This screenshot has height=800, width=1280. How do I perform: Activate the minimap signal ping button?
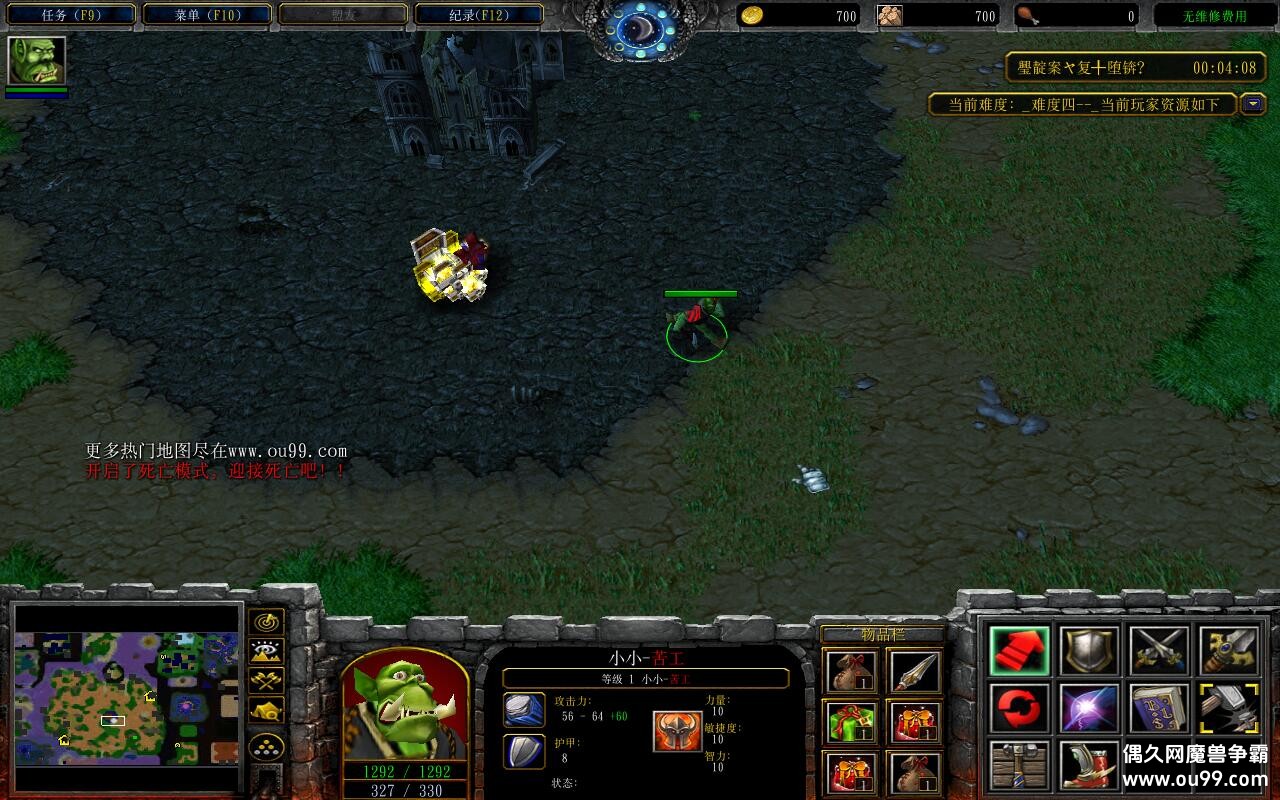266,622
